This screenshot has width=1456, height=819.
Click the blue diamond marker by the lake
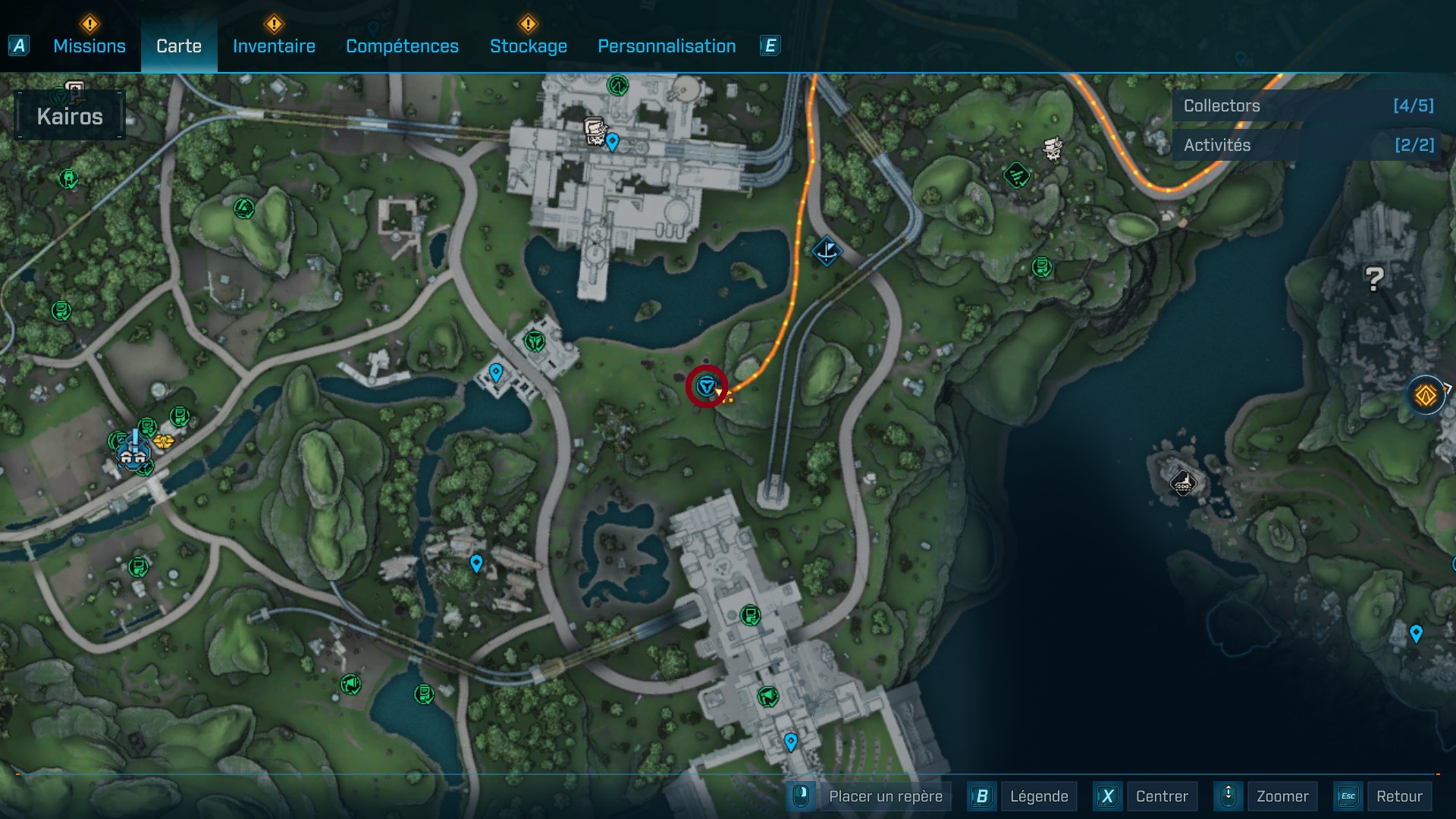pyautogui.click(x=827, y=251)
